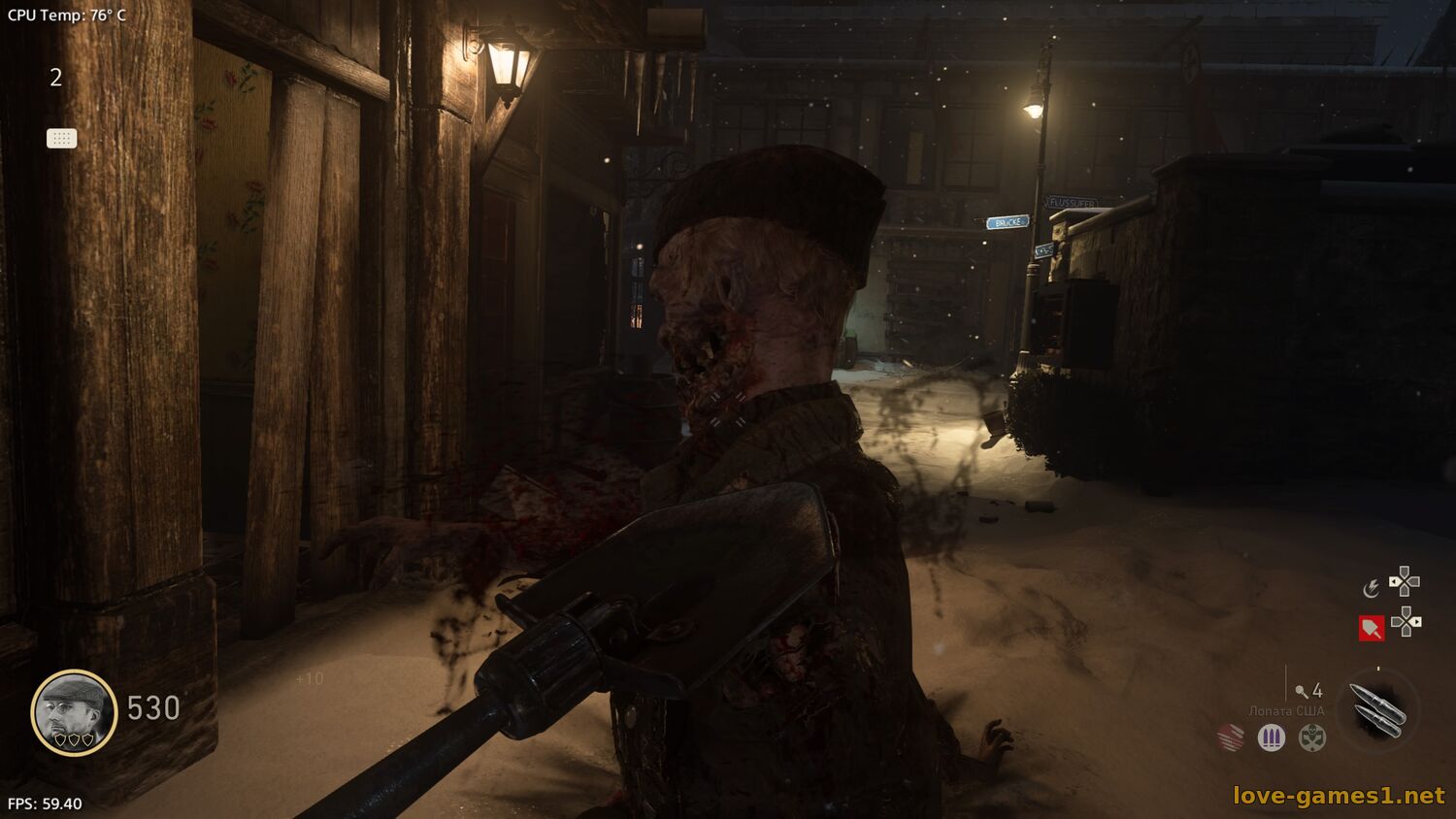Image resolution: width=1456 pixels, height=819 pixels.
Task: Click the green skull perk icon
Action: coord(1312,738)
